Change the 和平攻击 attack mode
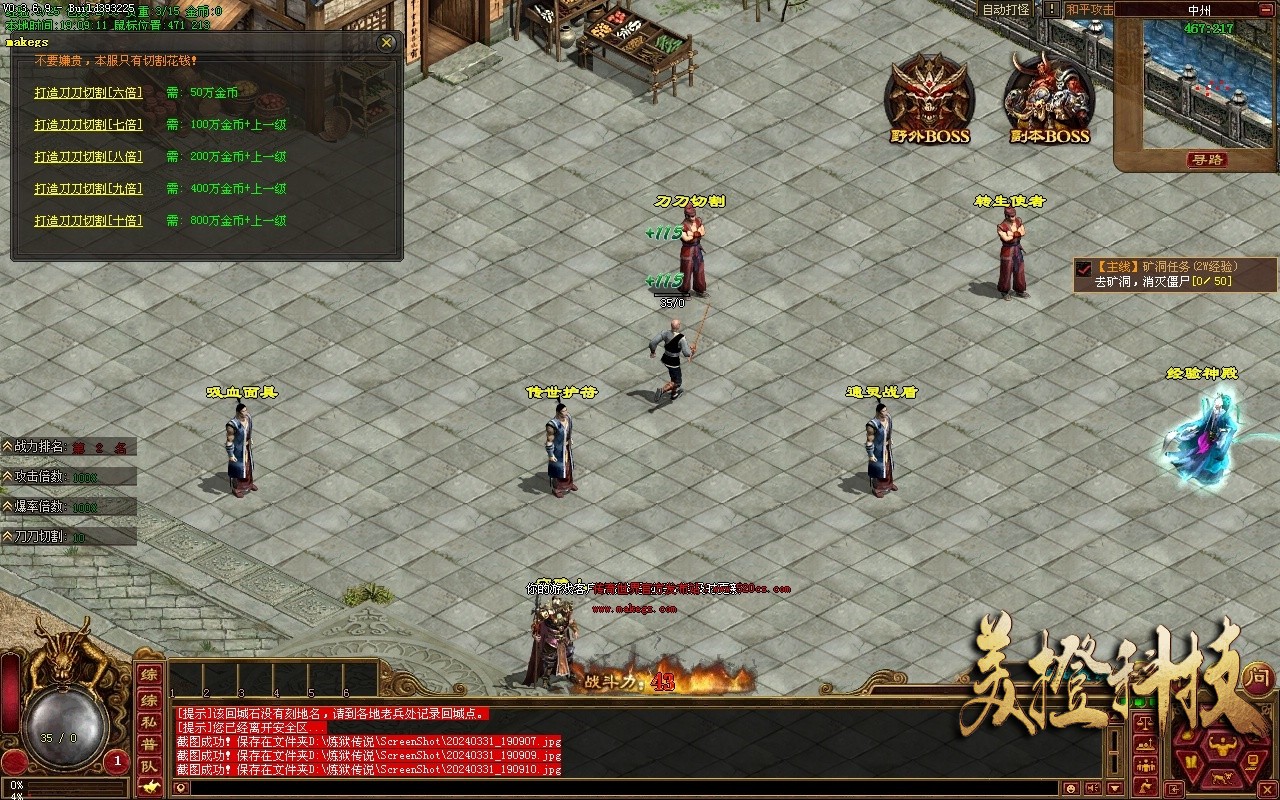 coord(1088,9)
